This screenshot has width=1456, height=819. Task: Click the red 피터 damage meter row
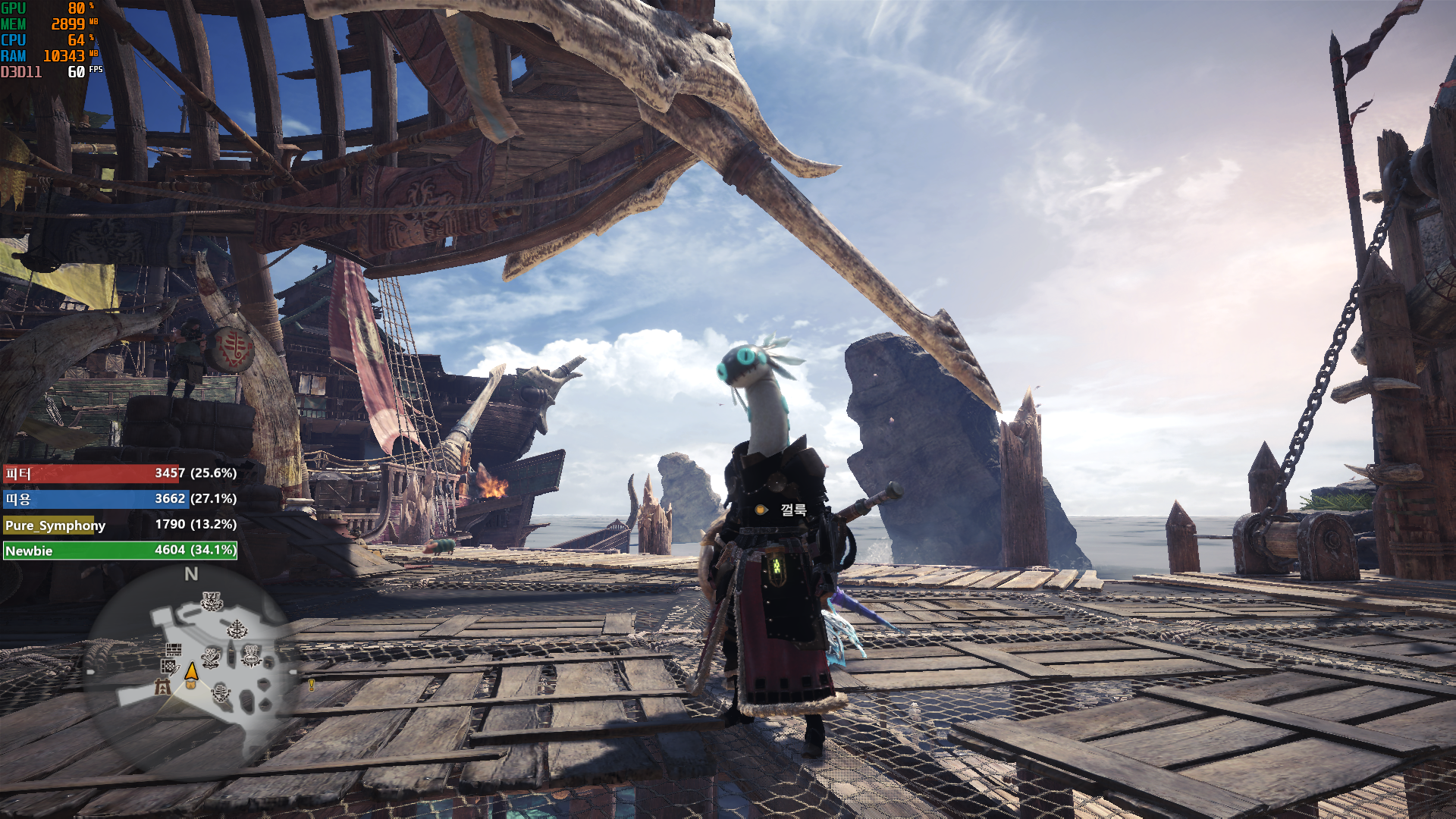[120, 473]
